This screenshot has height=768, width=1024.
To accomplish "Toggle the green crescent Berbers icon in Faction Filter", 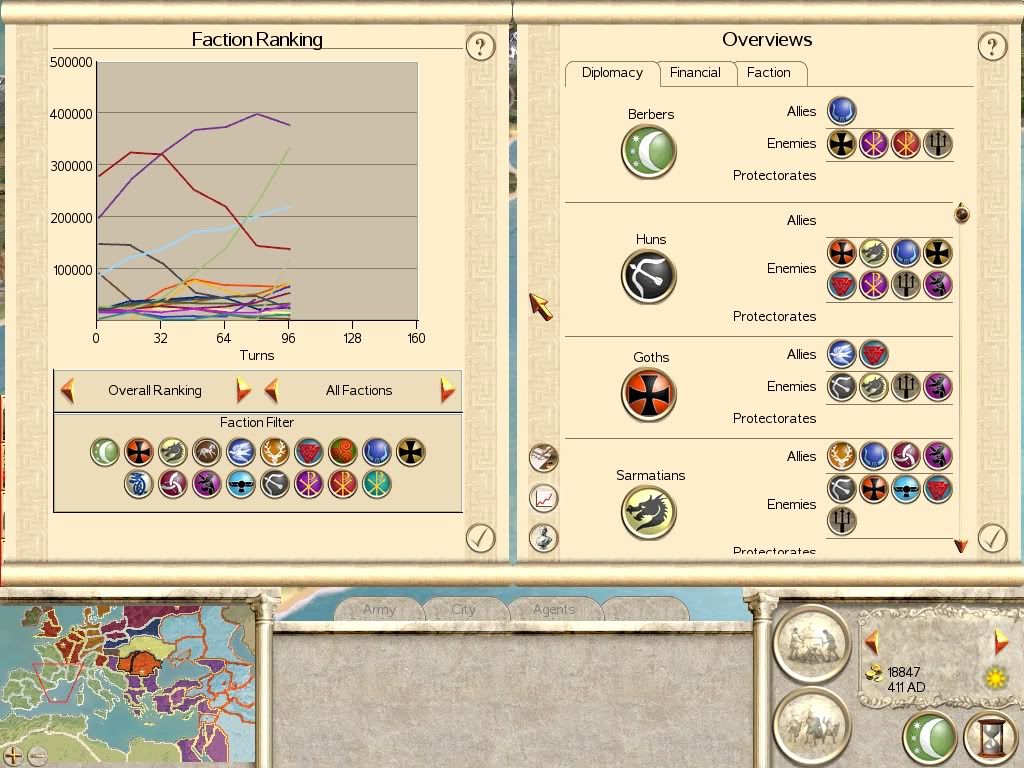I will pyautogui.click(x=104, y=452).
